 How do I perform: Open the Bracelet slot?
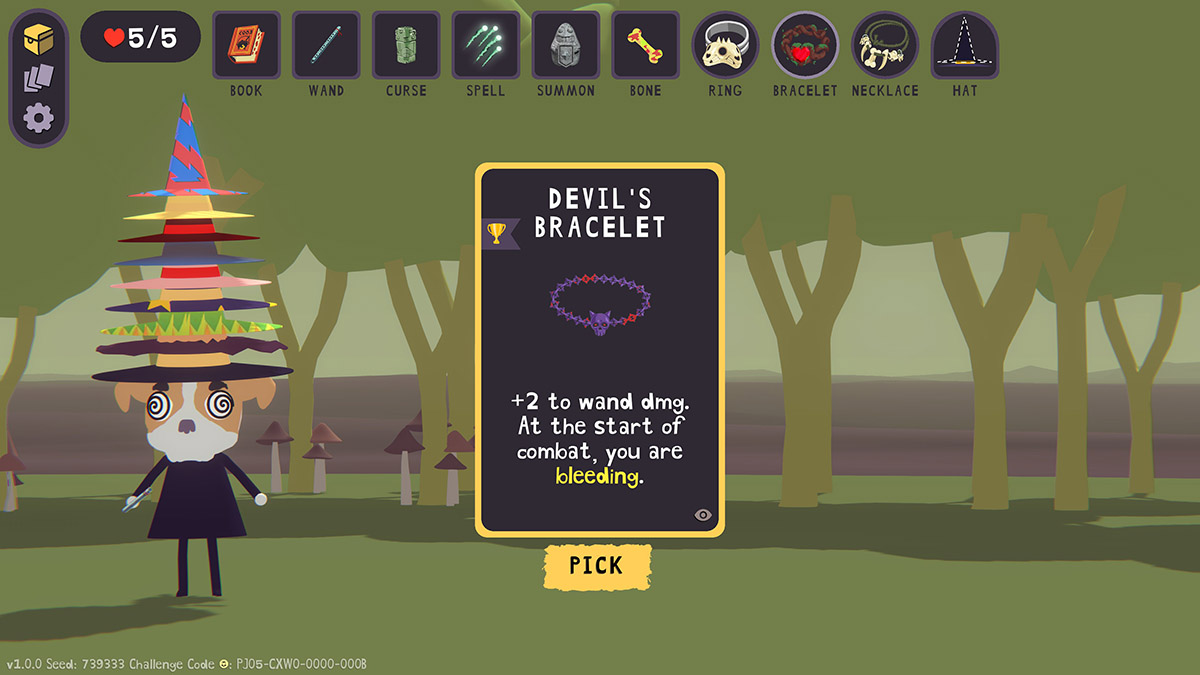click(805, 45)
